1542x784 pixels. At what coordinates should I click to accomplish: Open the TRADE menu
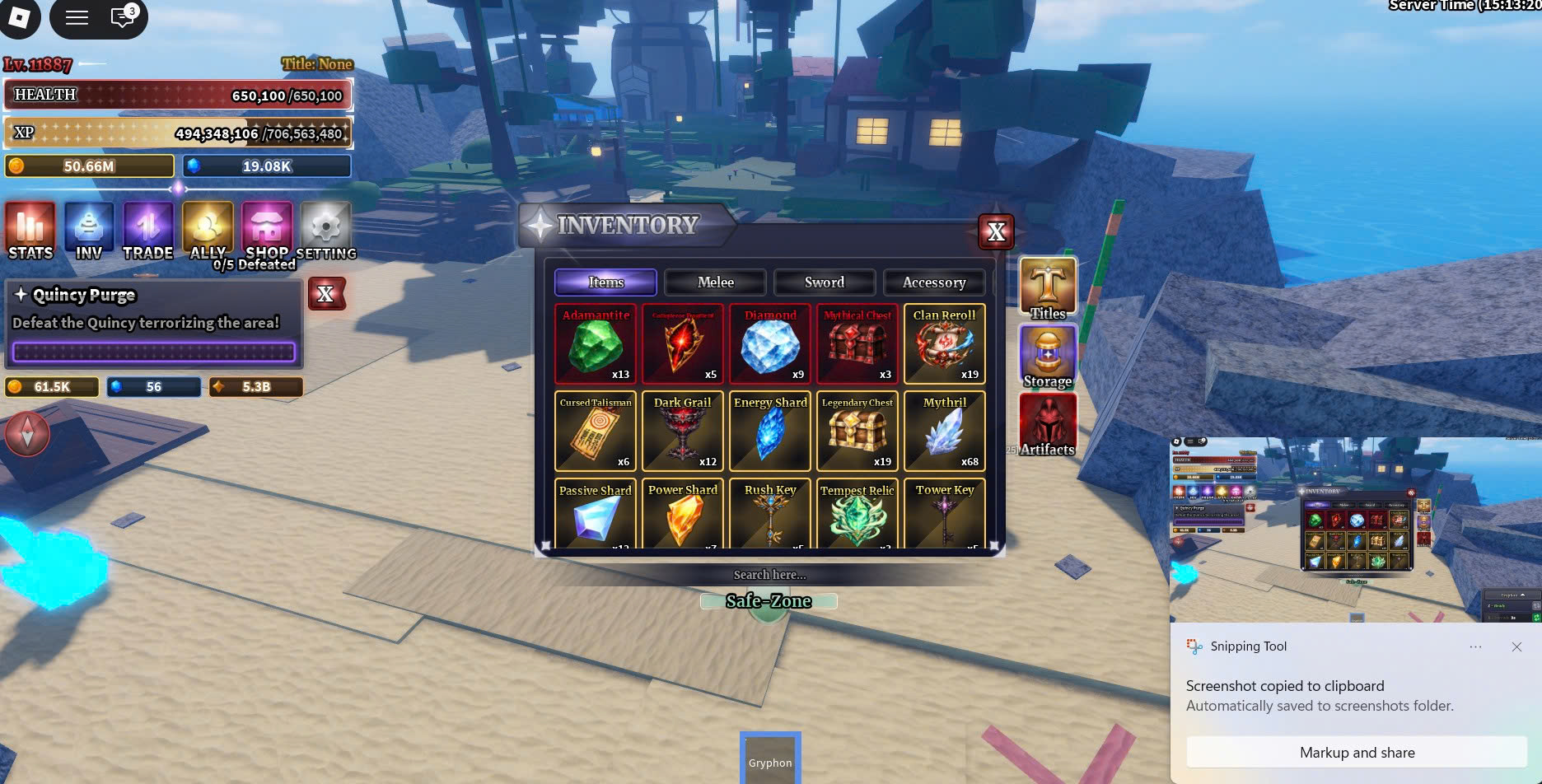point(148,231)
